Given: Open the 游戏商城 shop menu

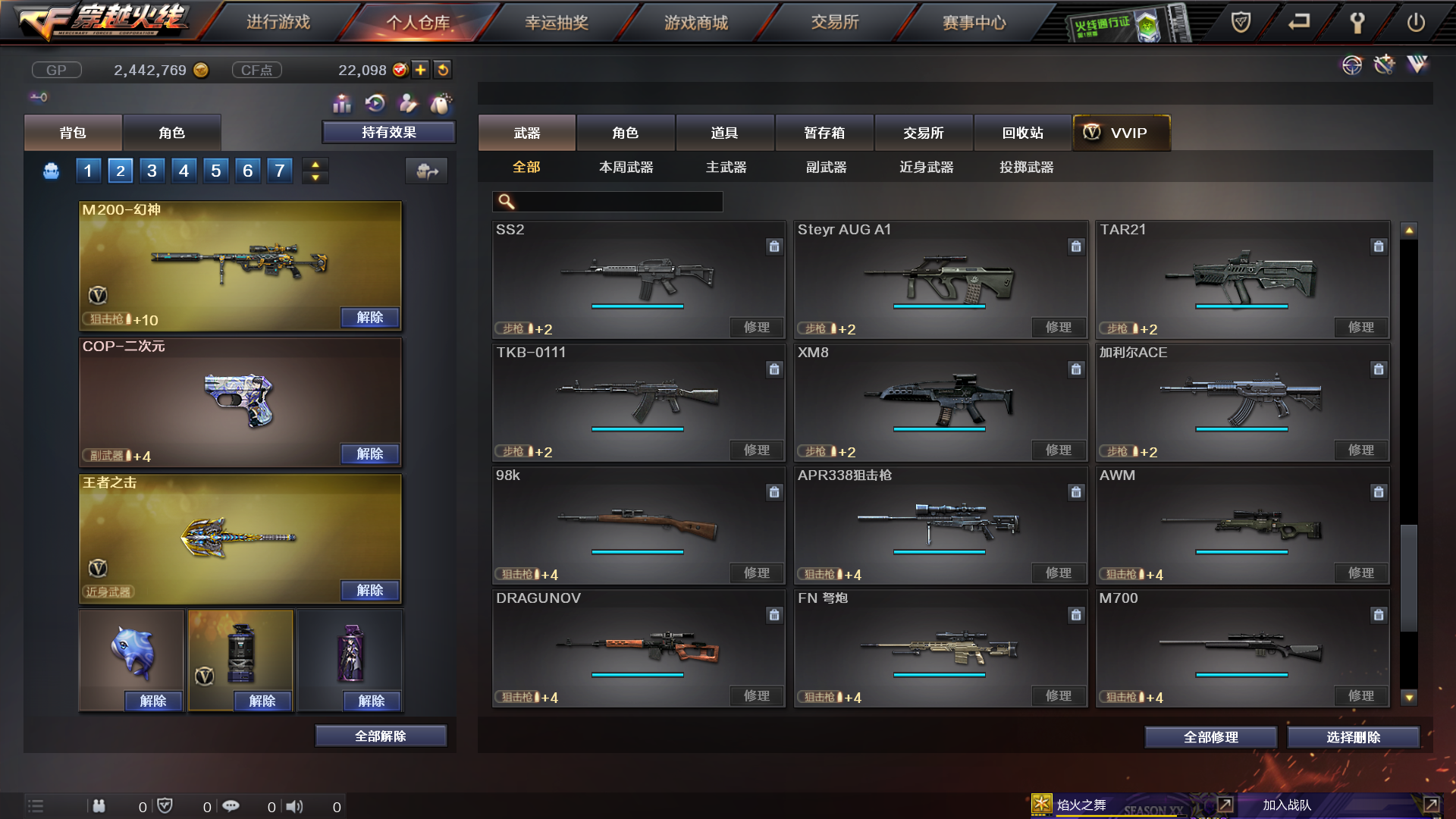Looking at the screenshot, I should [695, 23].
